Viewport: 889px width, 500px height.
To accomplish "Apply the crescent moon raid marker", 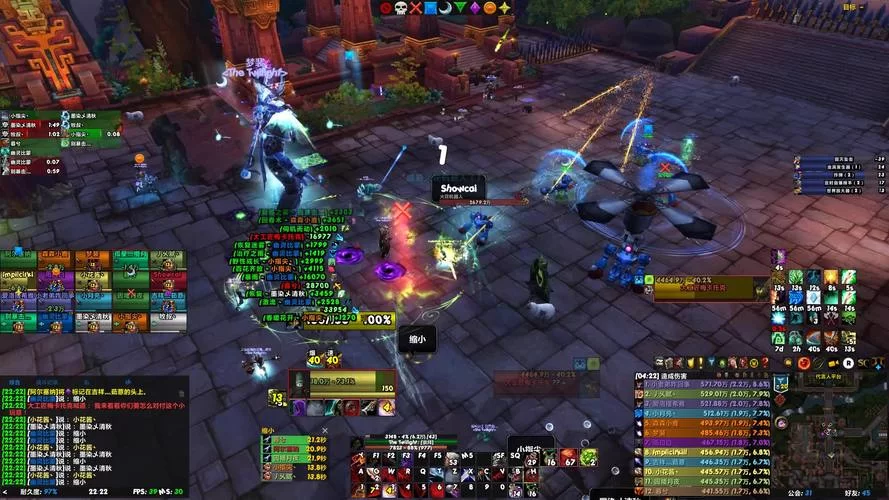I will coord(445,7).
